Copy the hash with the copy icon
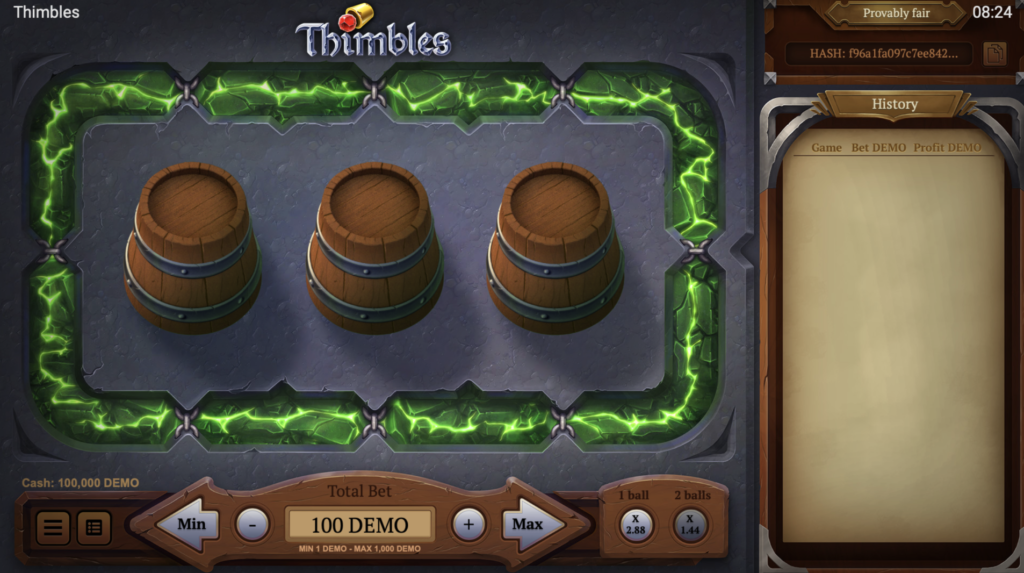1024x573 pixels. click(x=994, y=54)
